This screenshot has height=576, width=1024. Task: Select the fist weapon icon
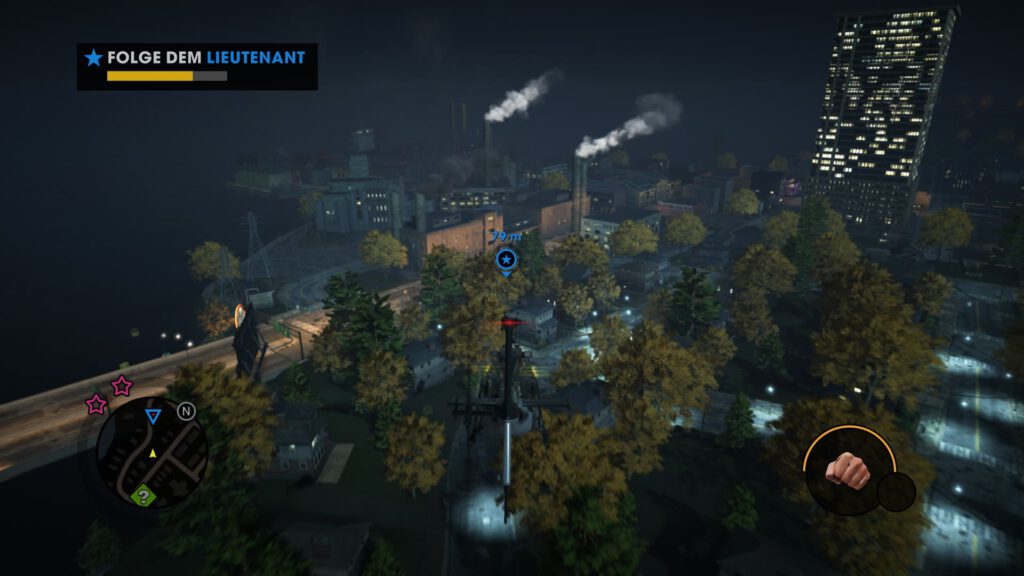(x=849, y=470)
